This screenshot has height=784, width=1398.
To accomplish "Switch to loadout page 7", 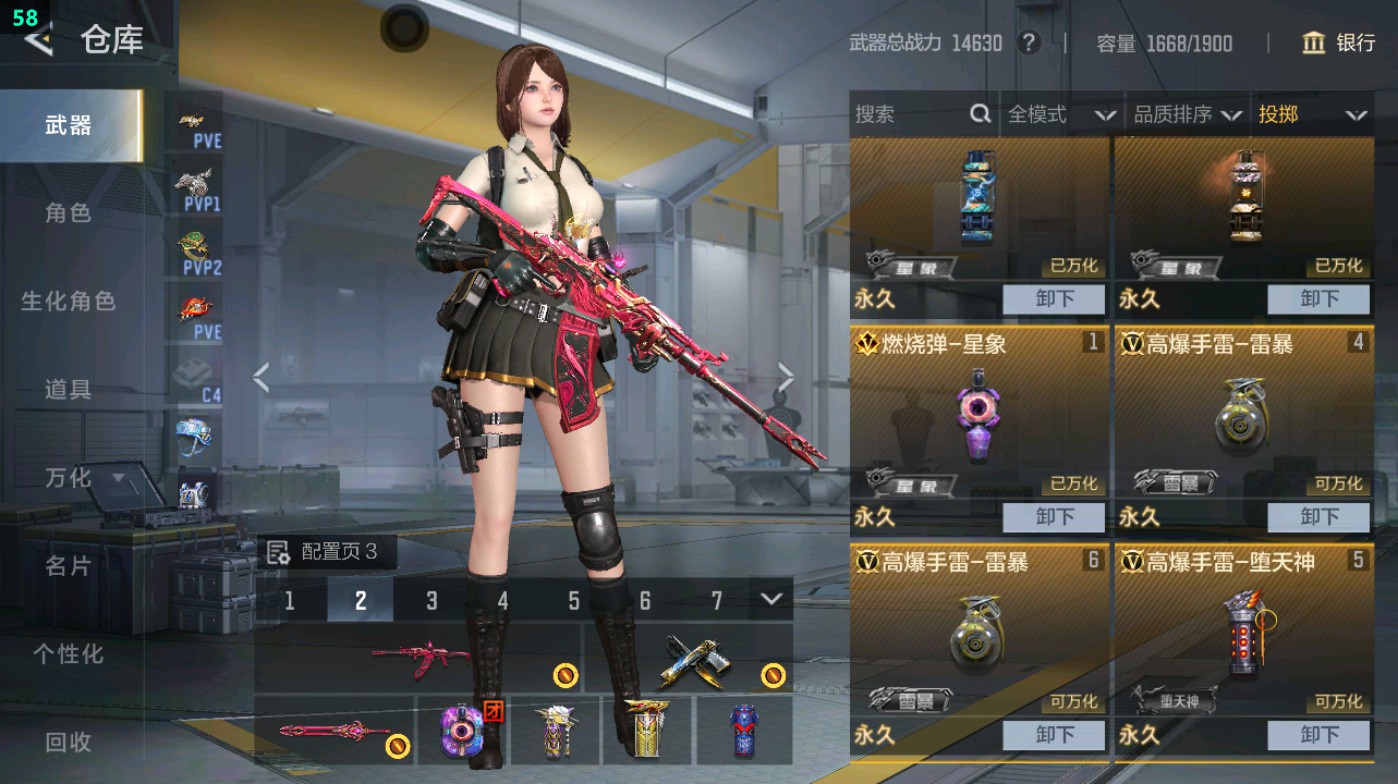I will coord(716,600).
